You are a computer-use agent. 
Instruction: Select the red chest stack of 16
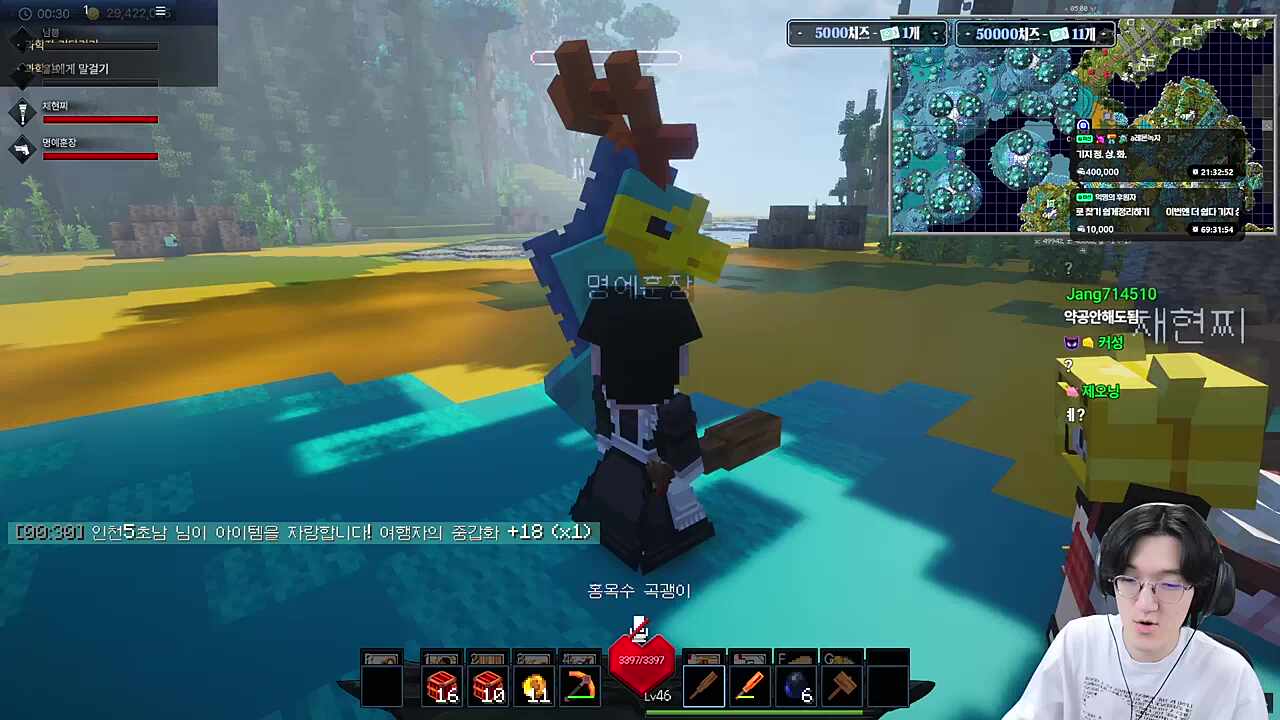(442, 687)
